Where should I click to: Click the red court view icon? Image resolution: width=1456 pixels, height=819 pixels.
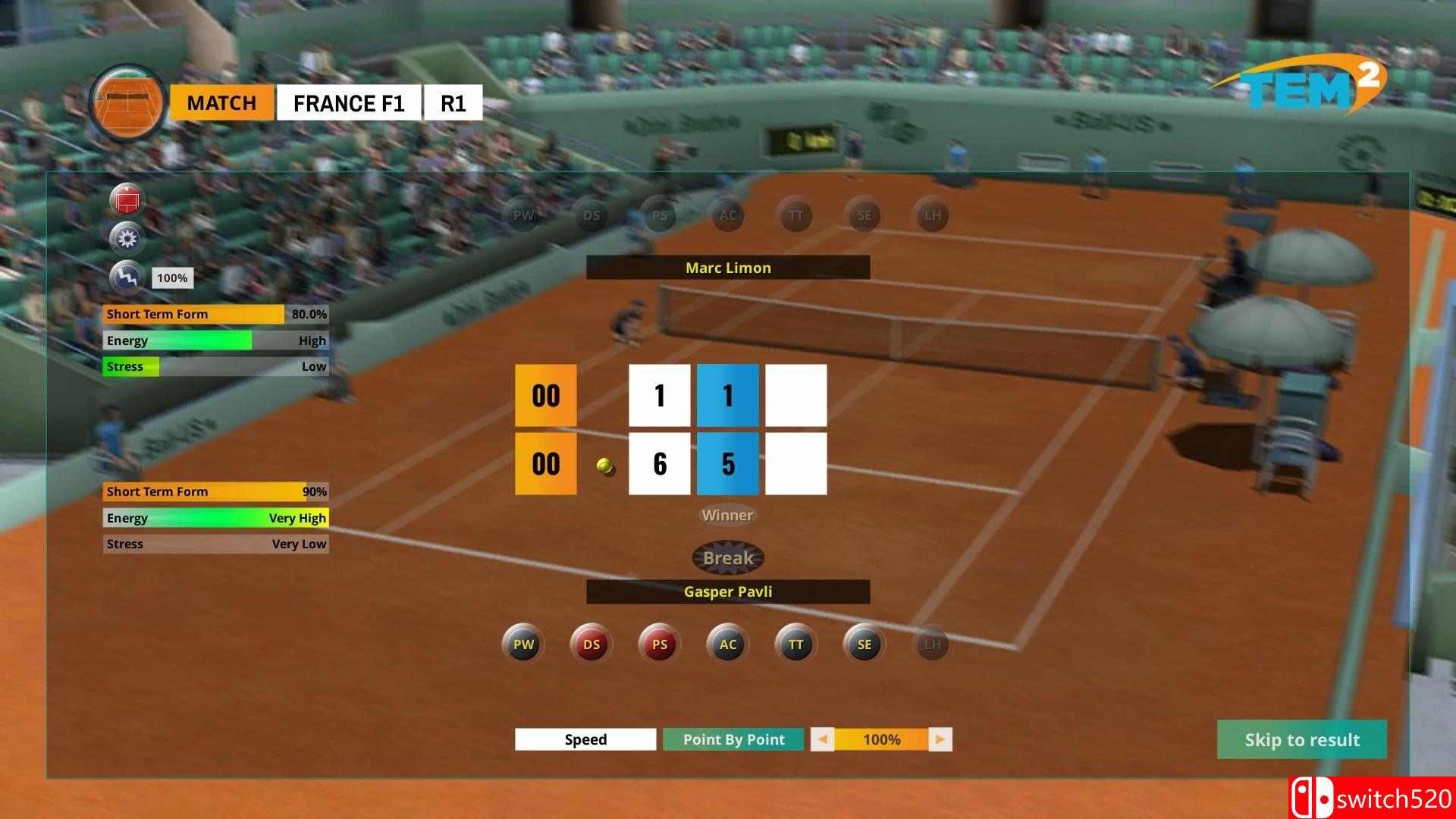point(127,200)
